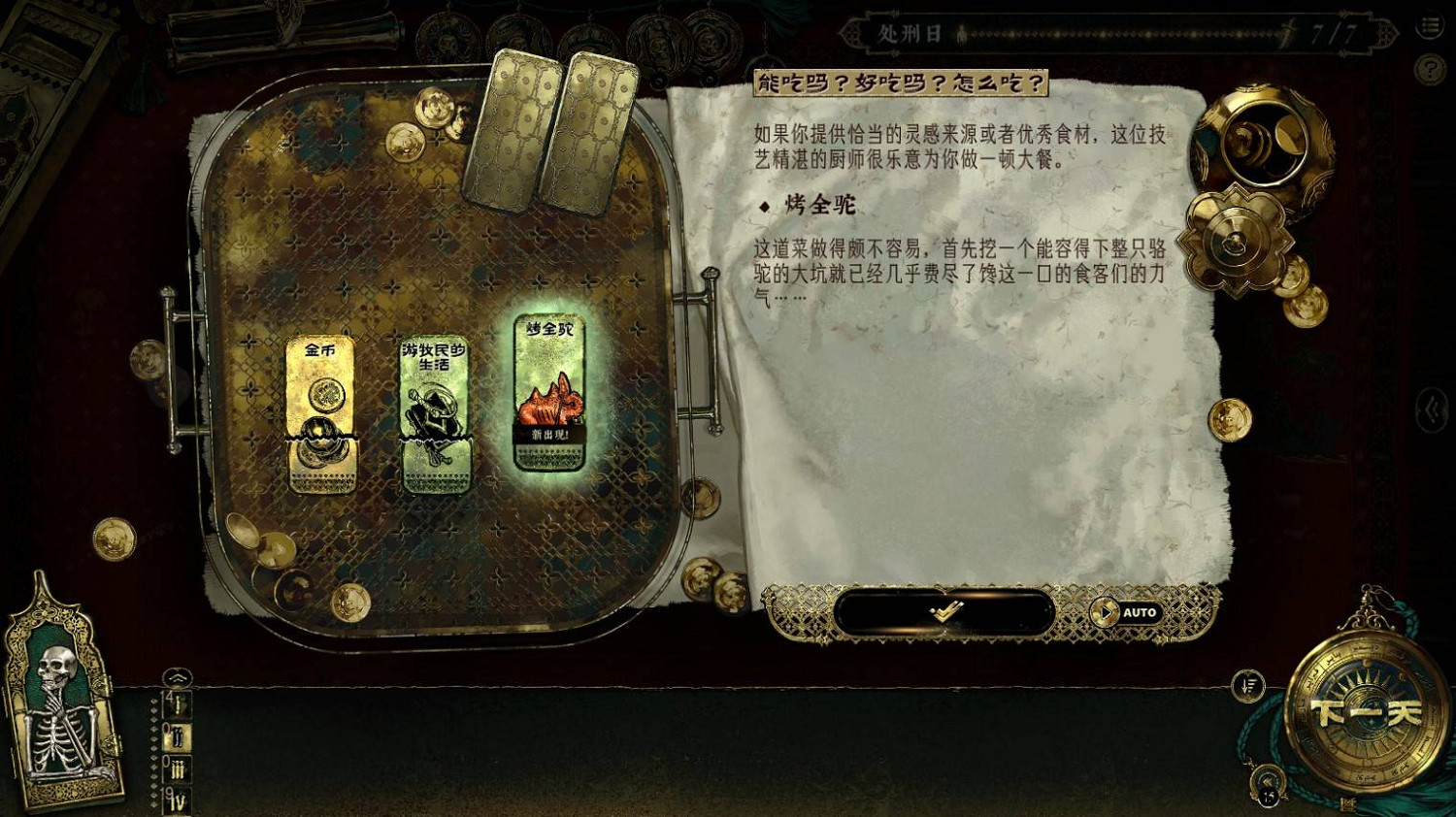This screenshot has width=1456, height=817.
Task: Switch to the II category tab
Action: (x=177, y=736)
